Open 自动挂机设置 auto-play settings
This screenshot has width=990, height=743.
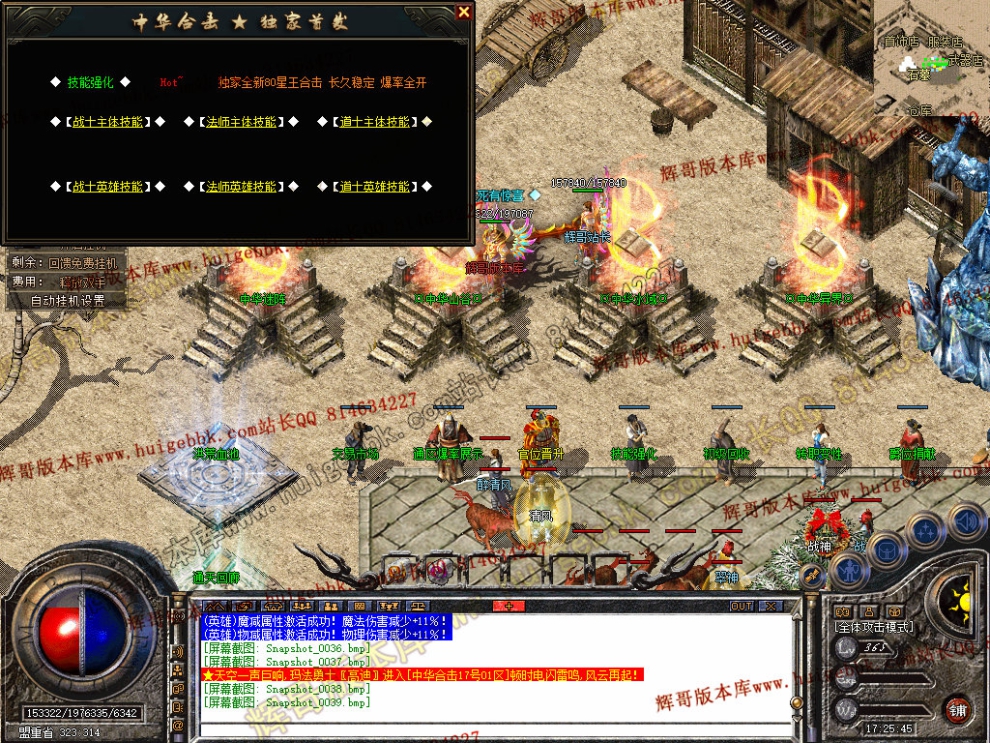pos(68,300)
